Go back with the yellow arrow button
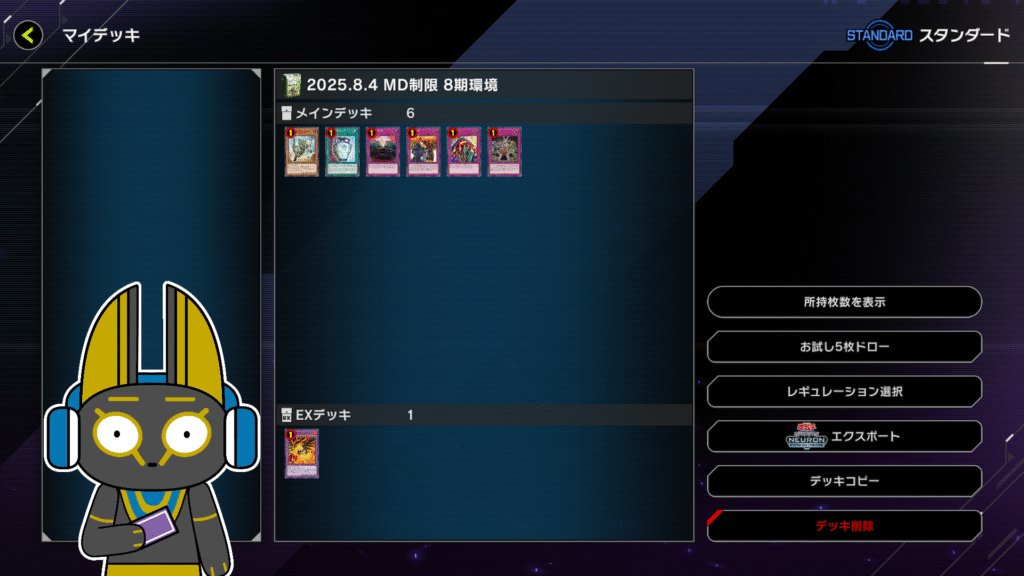 tap(28, 36)
